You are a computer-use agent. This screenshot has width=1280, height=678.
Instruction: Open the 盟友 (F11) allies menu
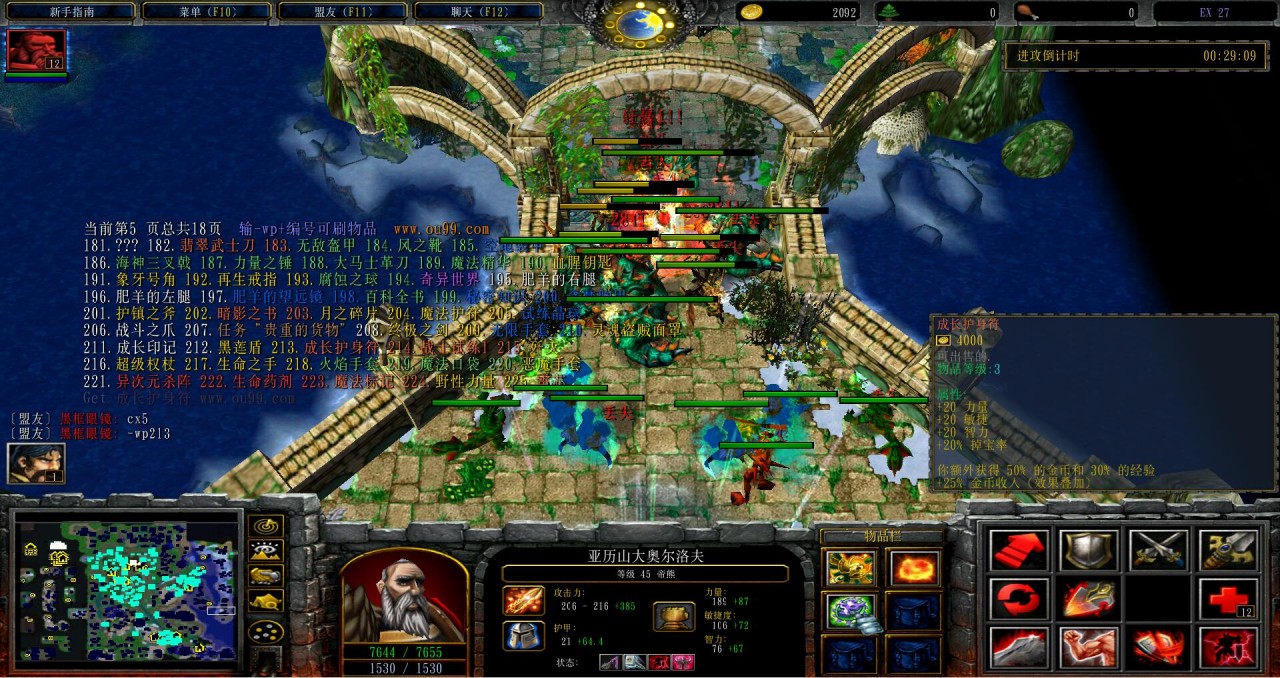(x=342, y=12)
